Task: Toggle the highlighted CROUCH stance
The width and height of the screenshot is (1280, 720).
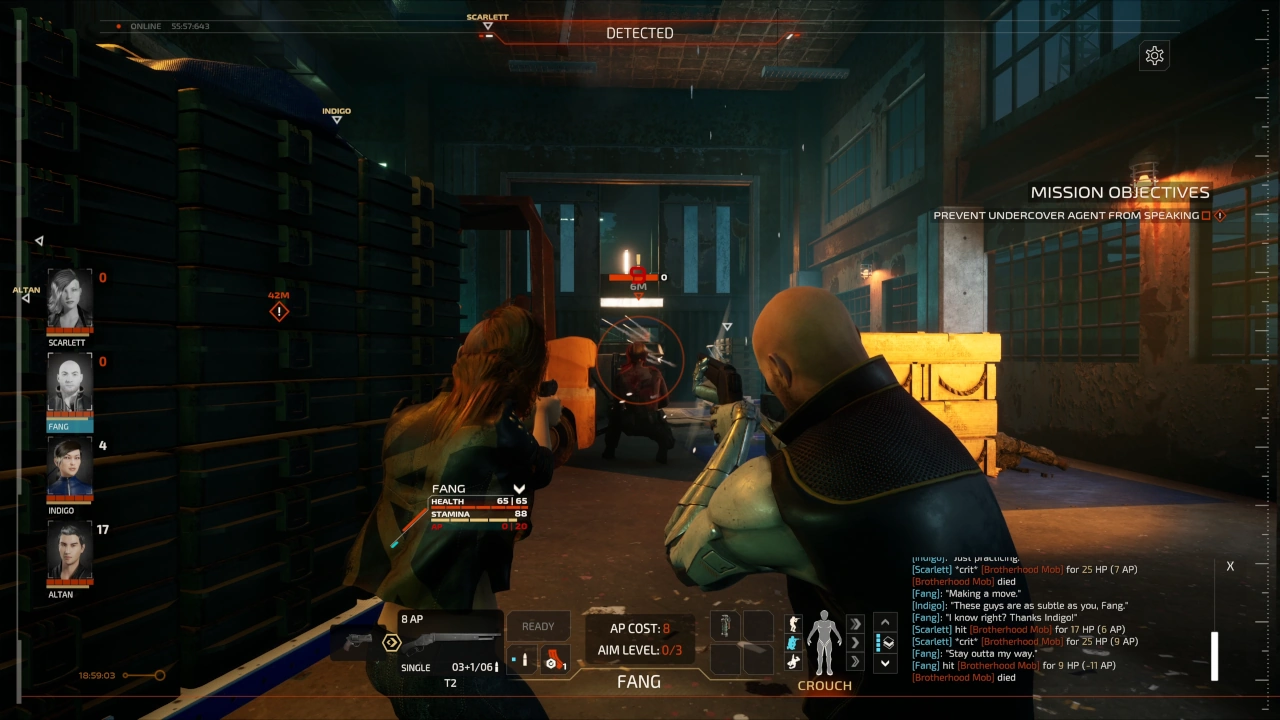Action: tap(794, 642)
